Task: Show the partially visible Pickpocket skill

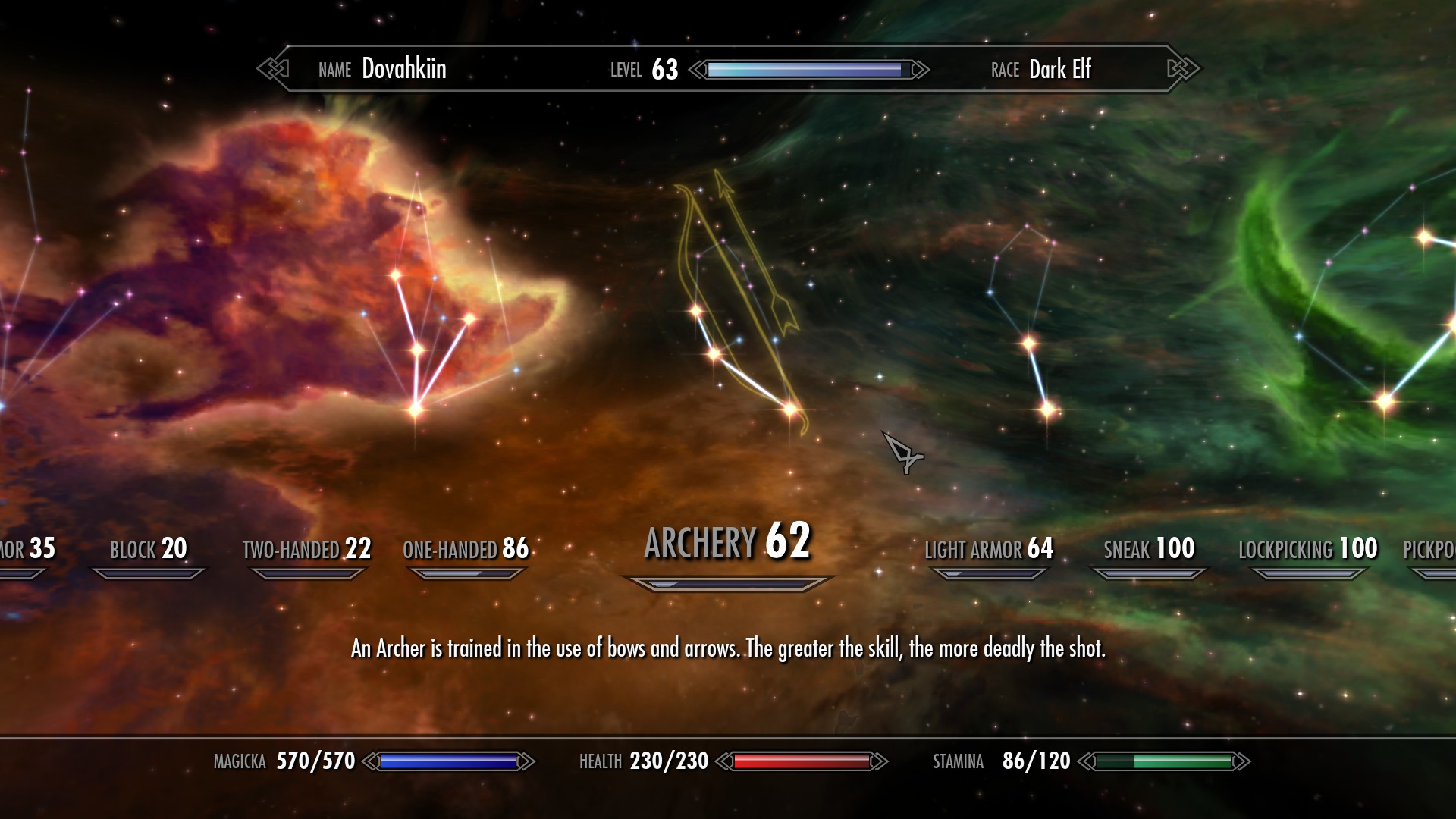Action: [x=1429, y=549]
